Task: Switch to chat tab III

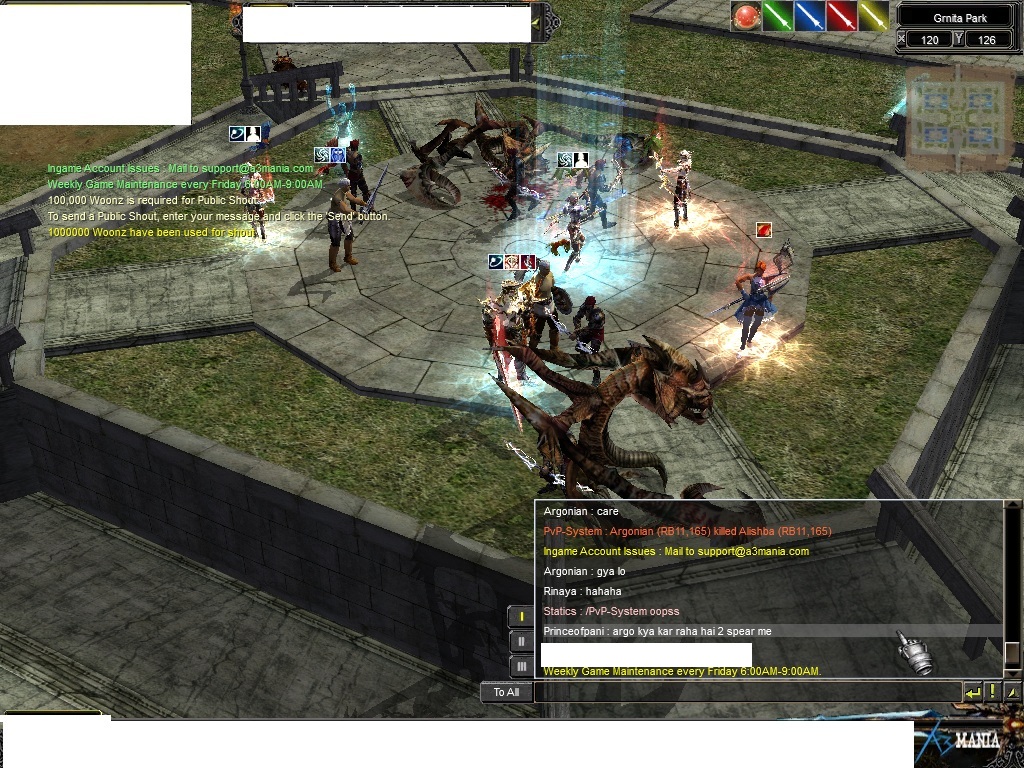Action: point(521,667)
